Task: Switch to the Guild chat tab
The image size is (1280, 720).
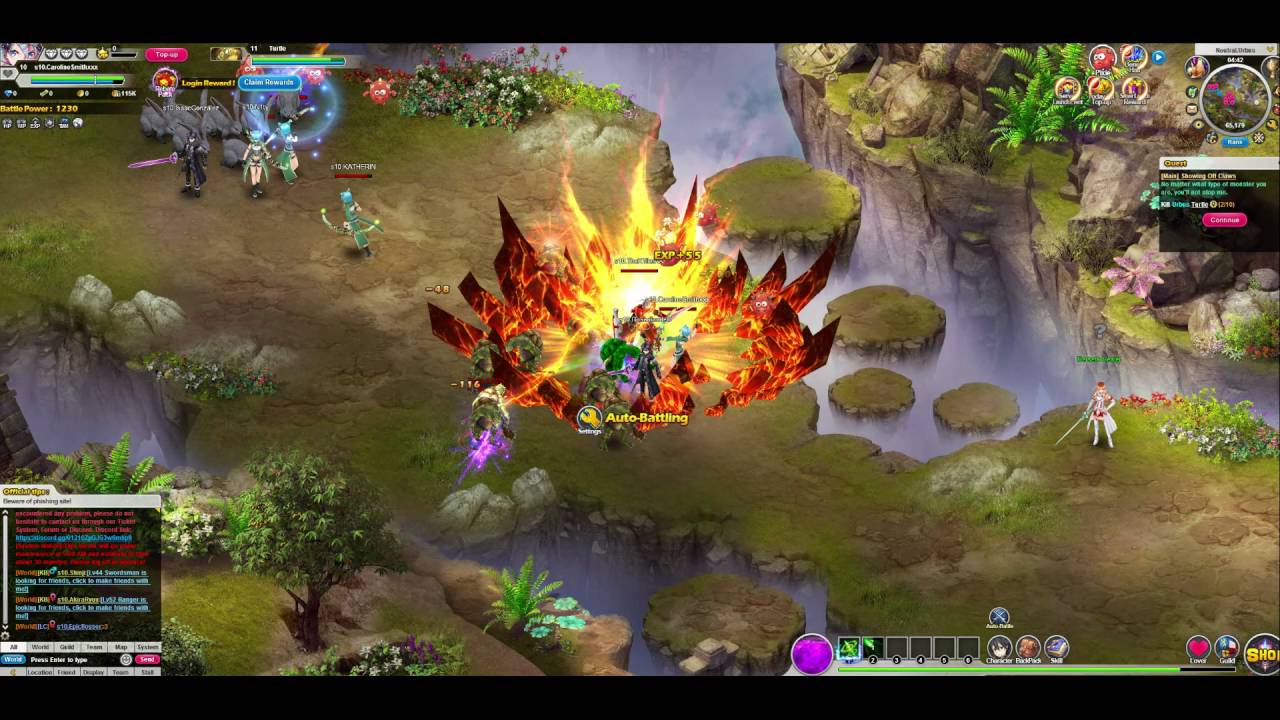Action: [67, 646]
